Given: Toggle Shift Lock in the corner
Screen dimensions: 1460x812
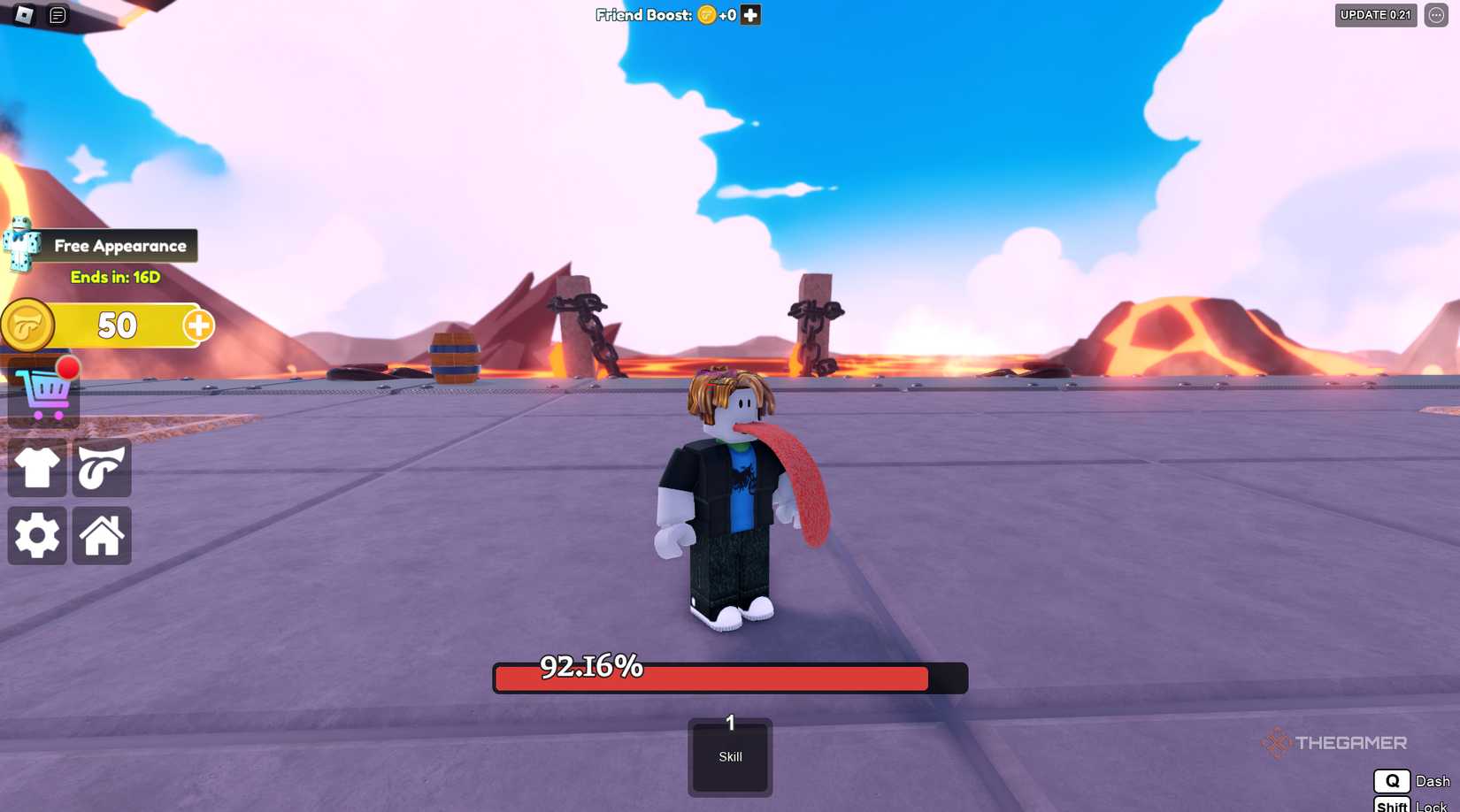Looking at the screenshot, I should tap(1394, 806).
